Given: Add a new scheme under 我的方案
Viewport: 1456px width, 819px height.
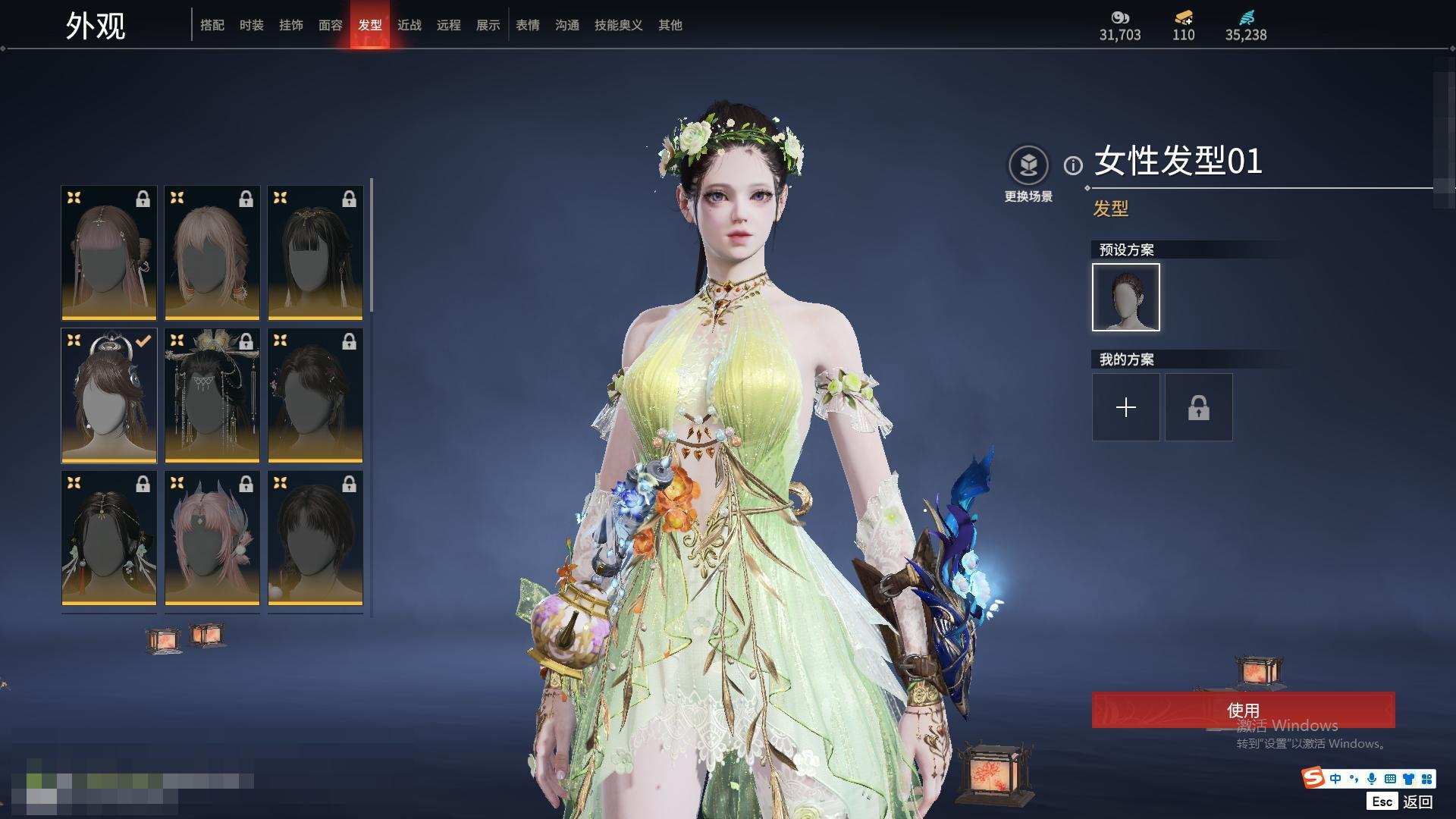Looking at the screenshot, I should tap(1125, 407).
